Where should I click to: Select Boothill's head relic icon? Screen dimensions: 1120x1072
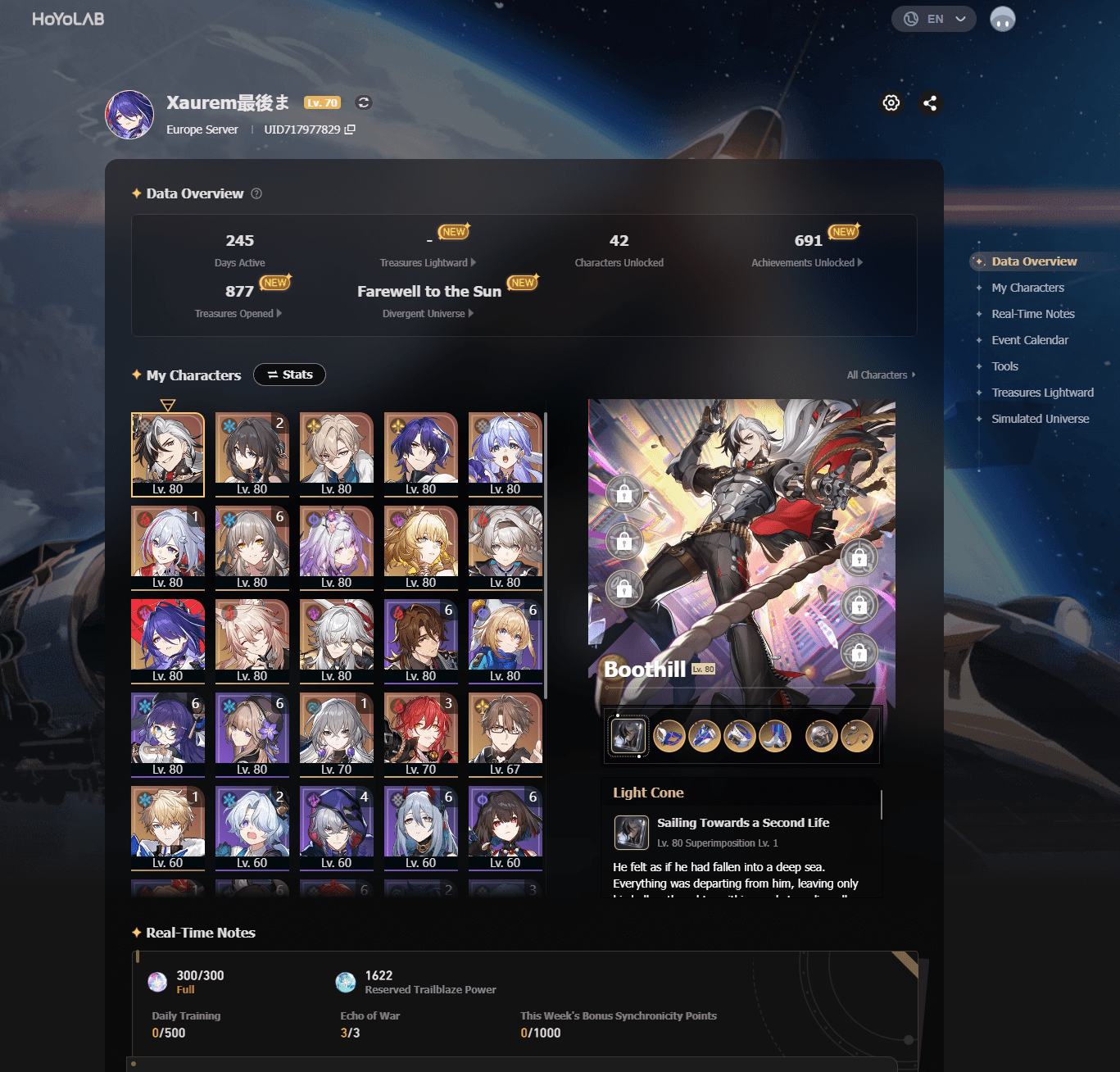669,735
